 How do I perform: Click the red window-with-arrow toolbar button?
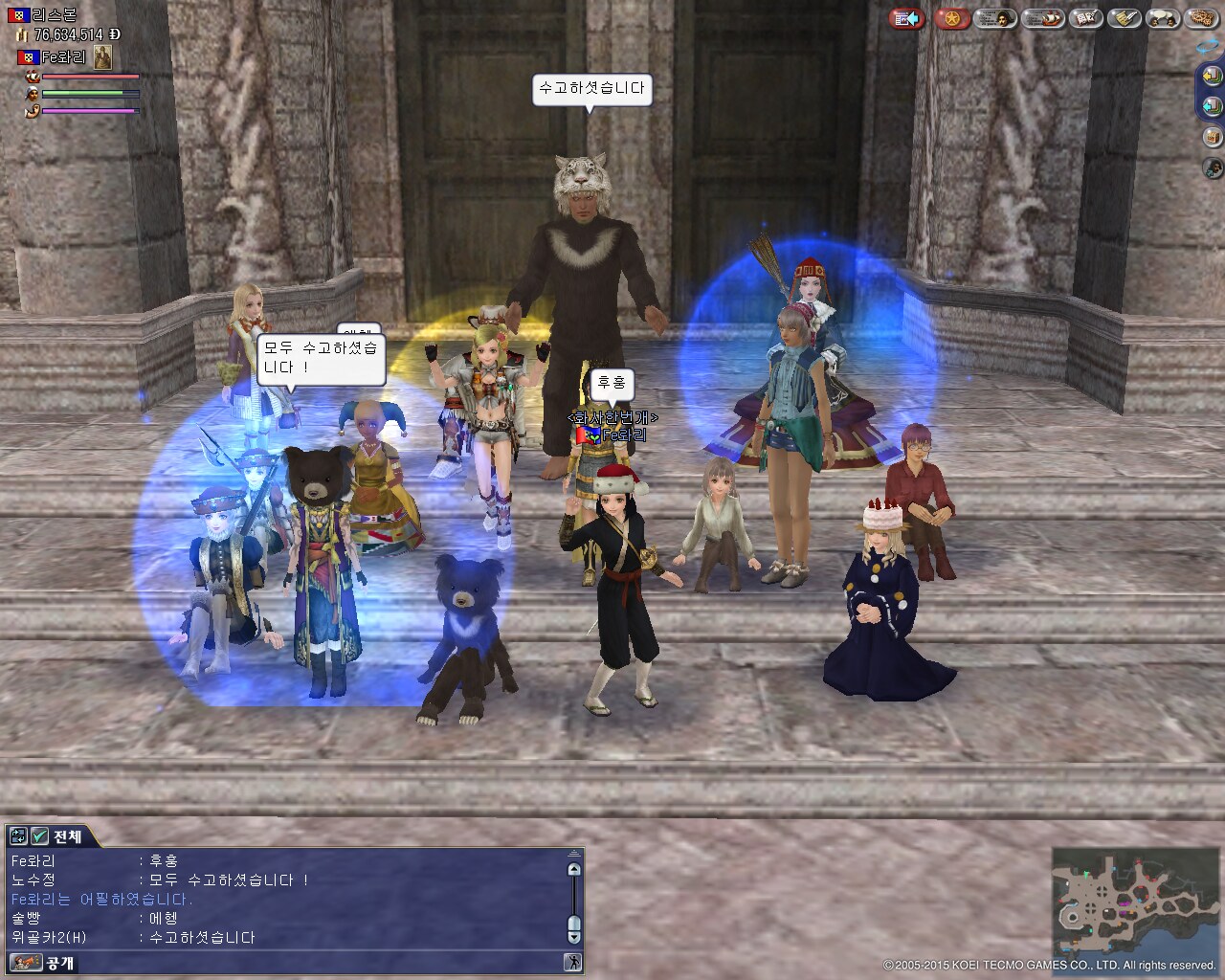pyautogui.click(x=905, y=18)
